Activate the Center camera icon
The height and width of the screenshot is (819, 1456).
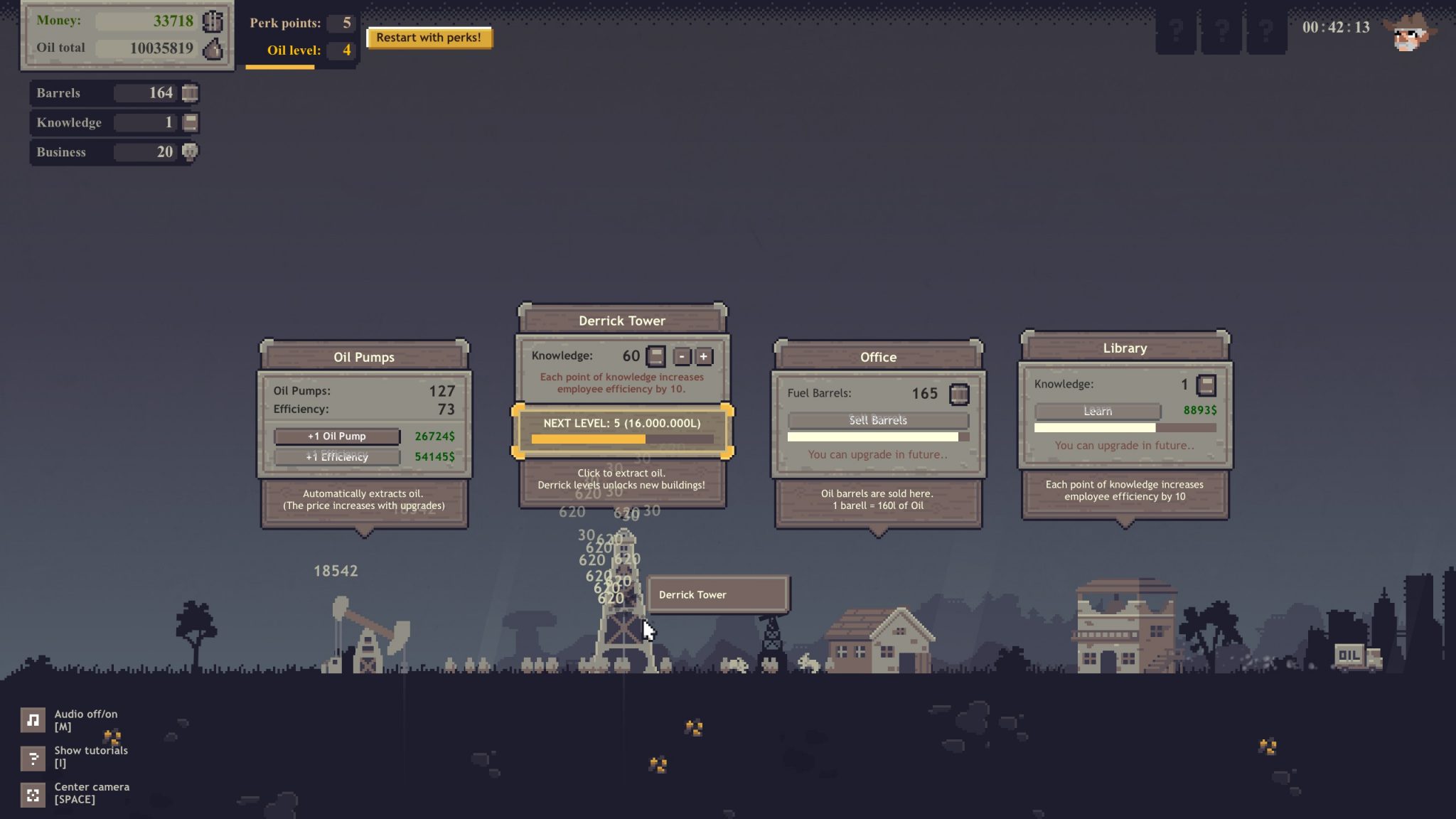pyautogui.click(x=33, y=794)
